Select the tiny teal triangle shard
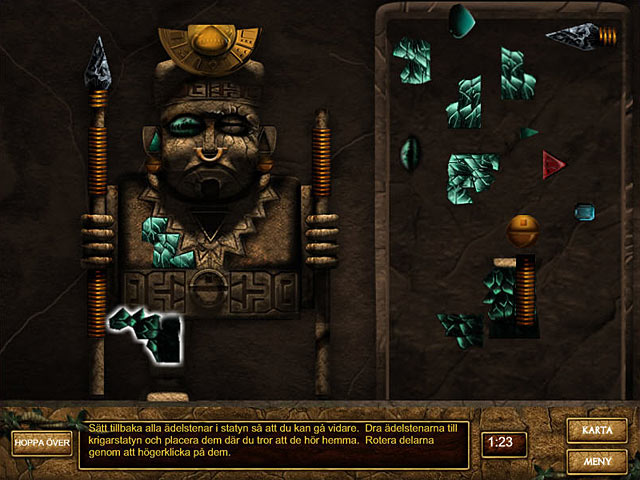640x480 pixels. [x=527, y=132]
